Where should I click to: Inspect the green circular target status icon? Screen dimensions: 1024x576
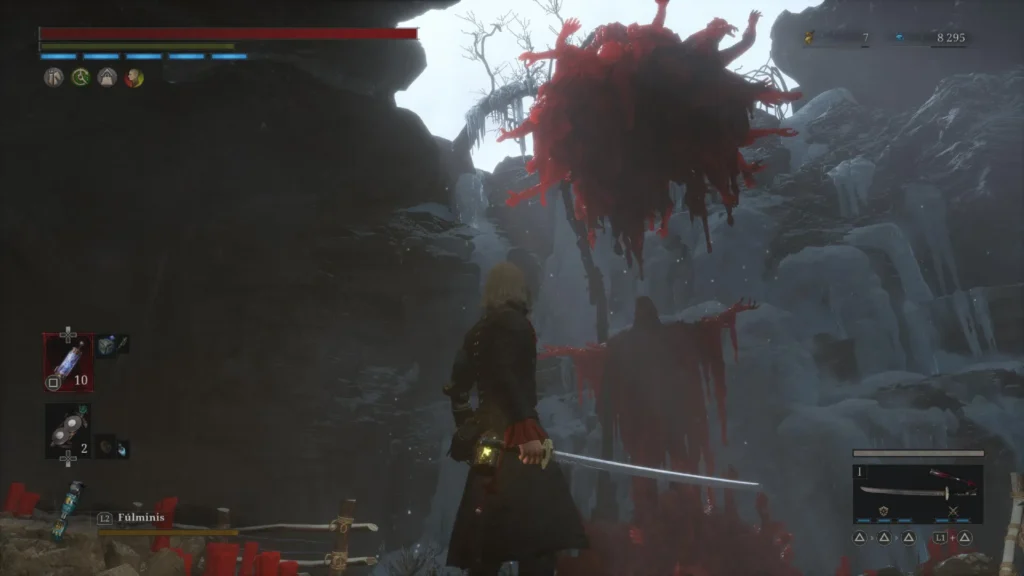[80, 78]
